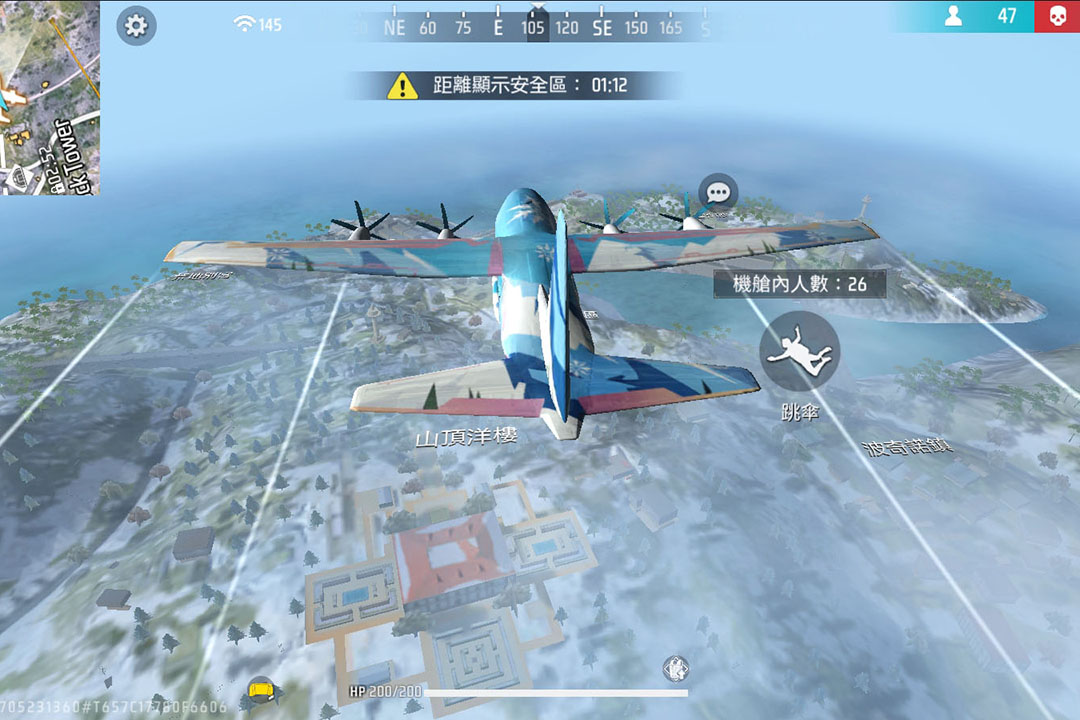Expand the minimap
1080x720 pixels.
click(x=48, y=97)
